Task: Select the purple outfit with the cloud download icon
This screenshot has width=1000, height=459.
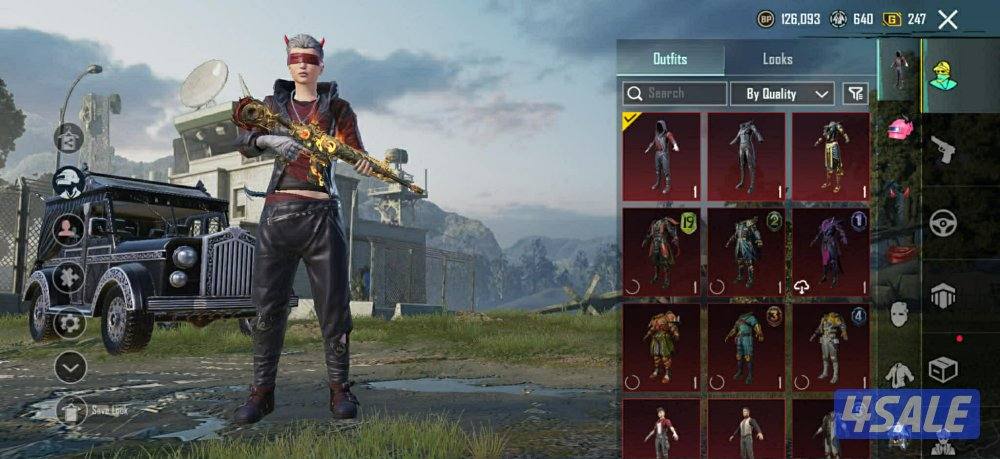Action: pos(829,251)
